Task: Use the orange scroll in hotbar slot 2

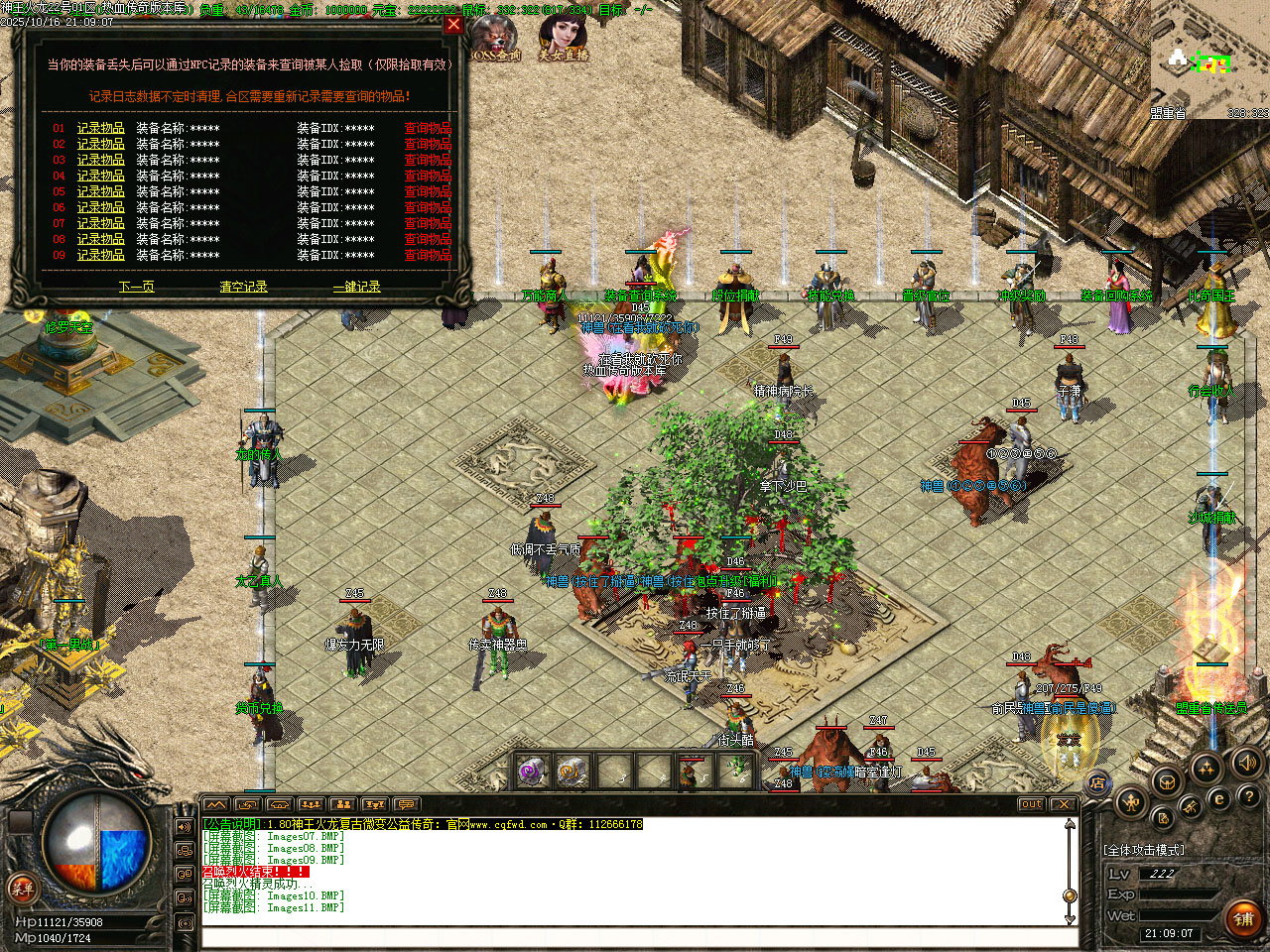Action: pyautogui.click(x=572, y=771)
